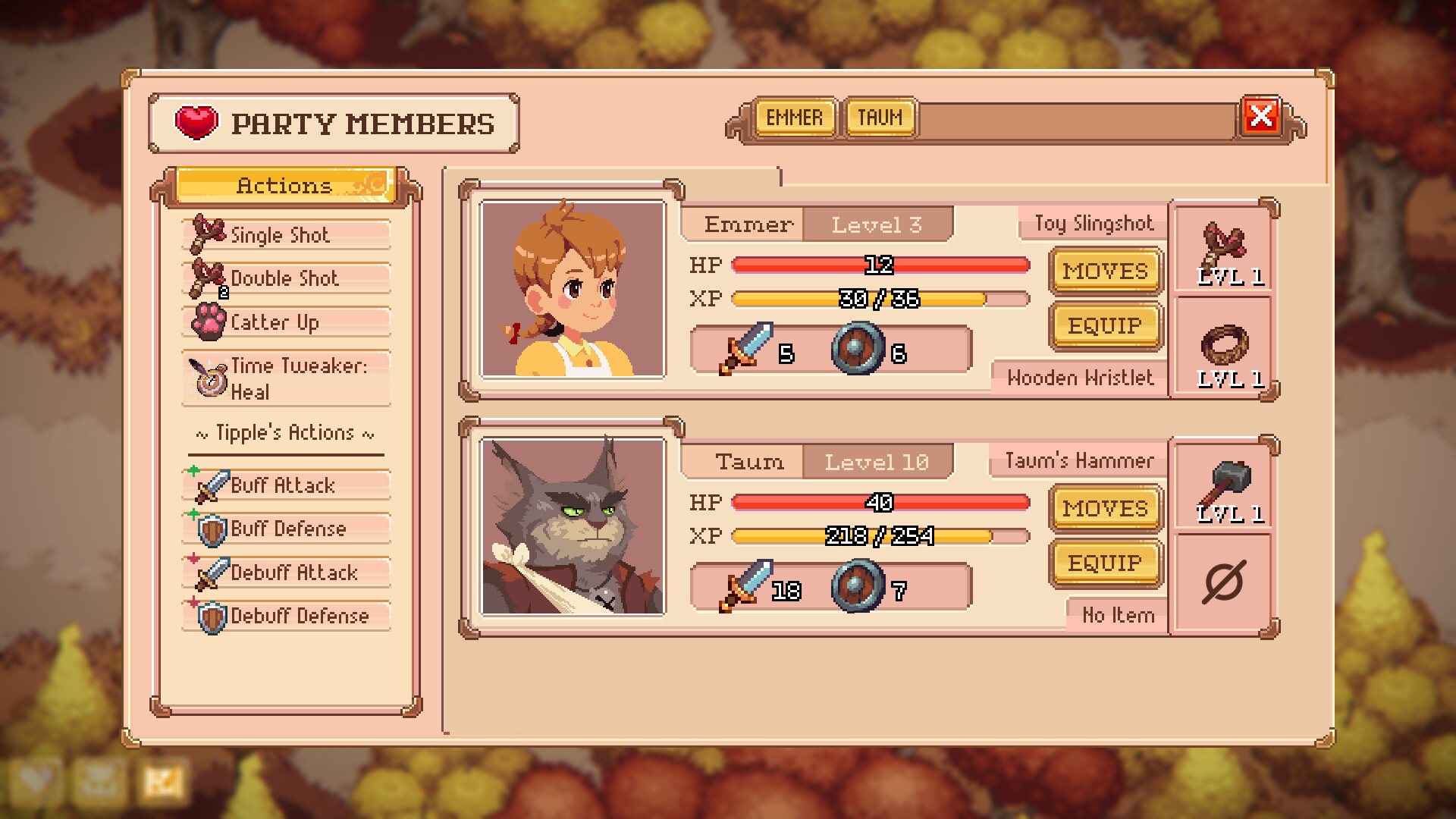The width and height of the screenshot is (1456, 819).
Task: Select the Single Shot action
Action: [286, 235]
